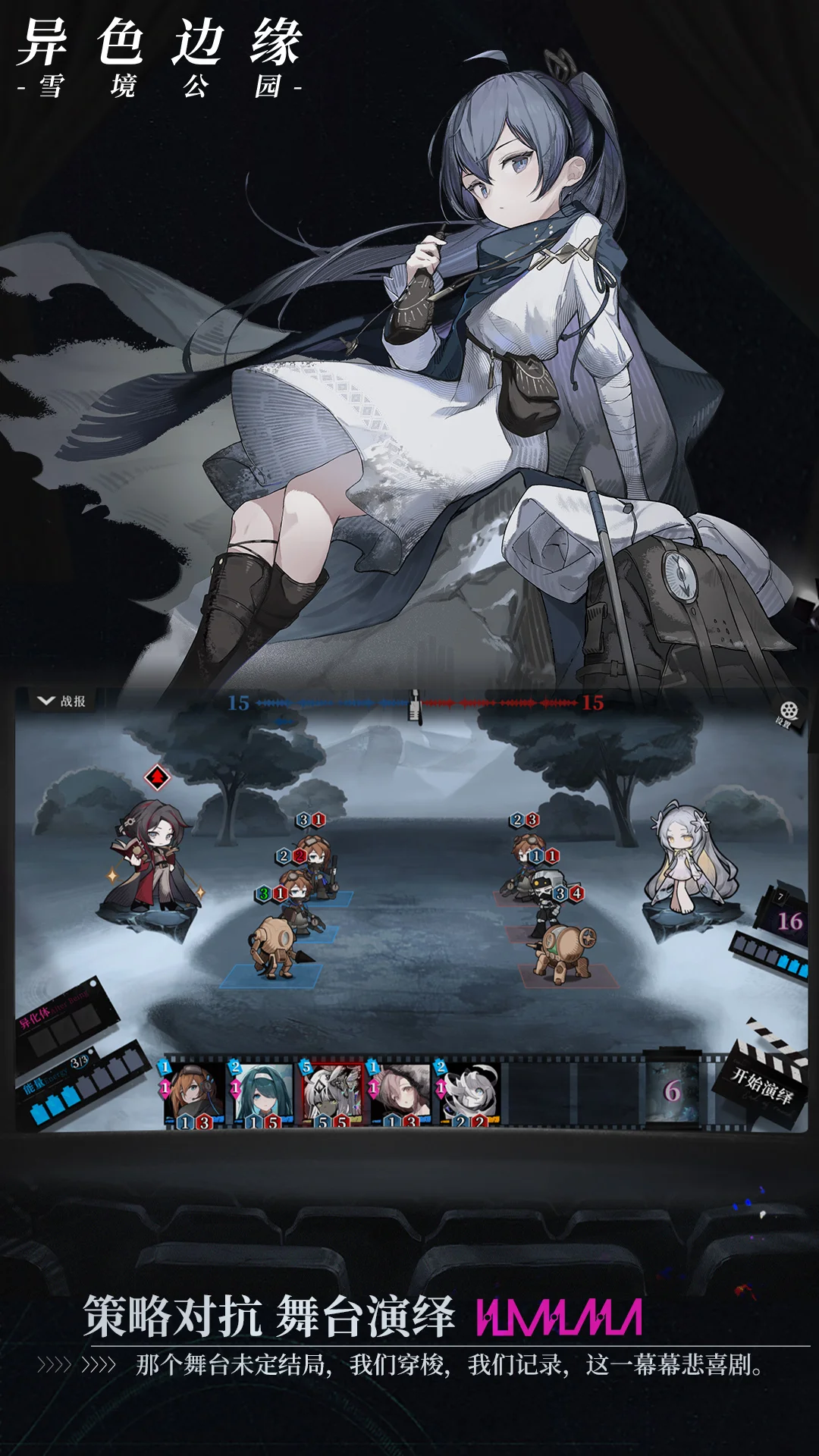Image resolution: width=819 pixels, height=1456 pixels.
Task: Tap the red diamond marker above the commander
Action: tap(157, 777)
